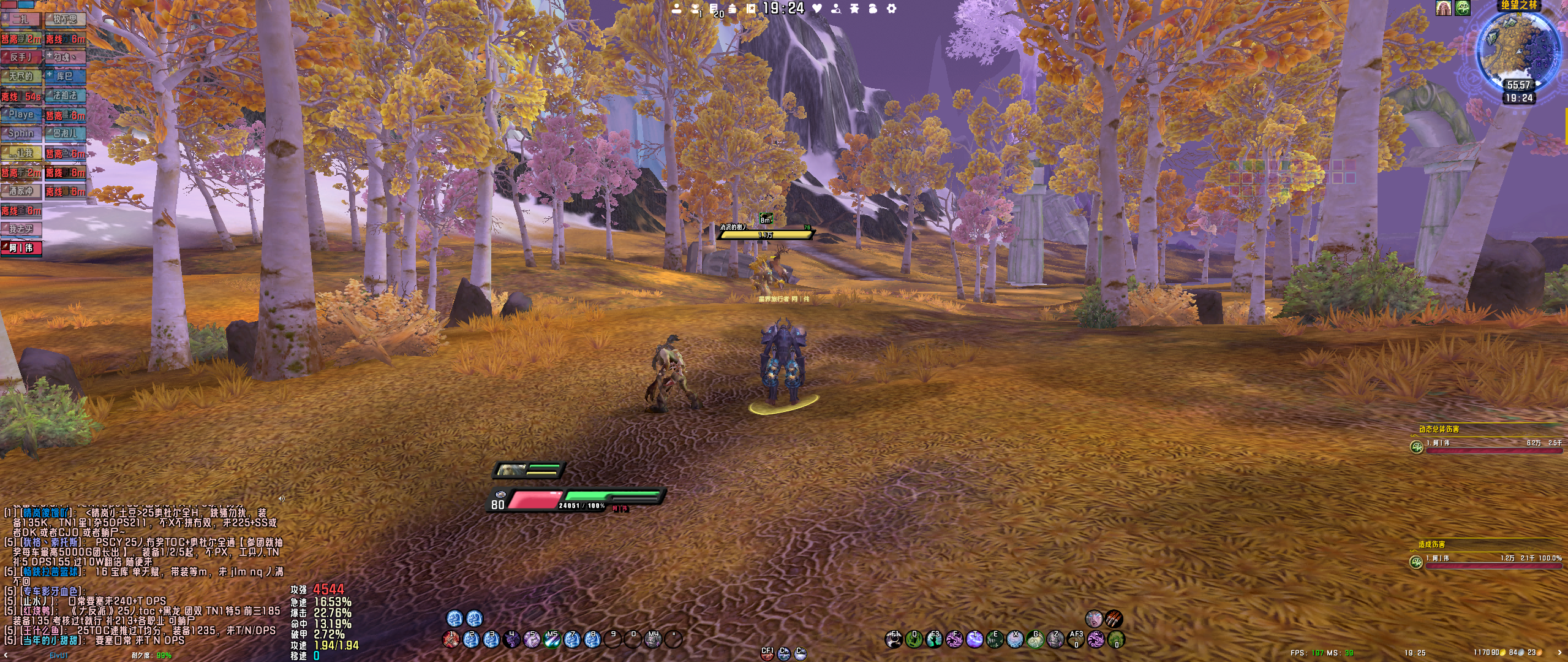Use the bandage item labeled AF3

[x=1076, y=640]
